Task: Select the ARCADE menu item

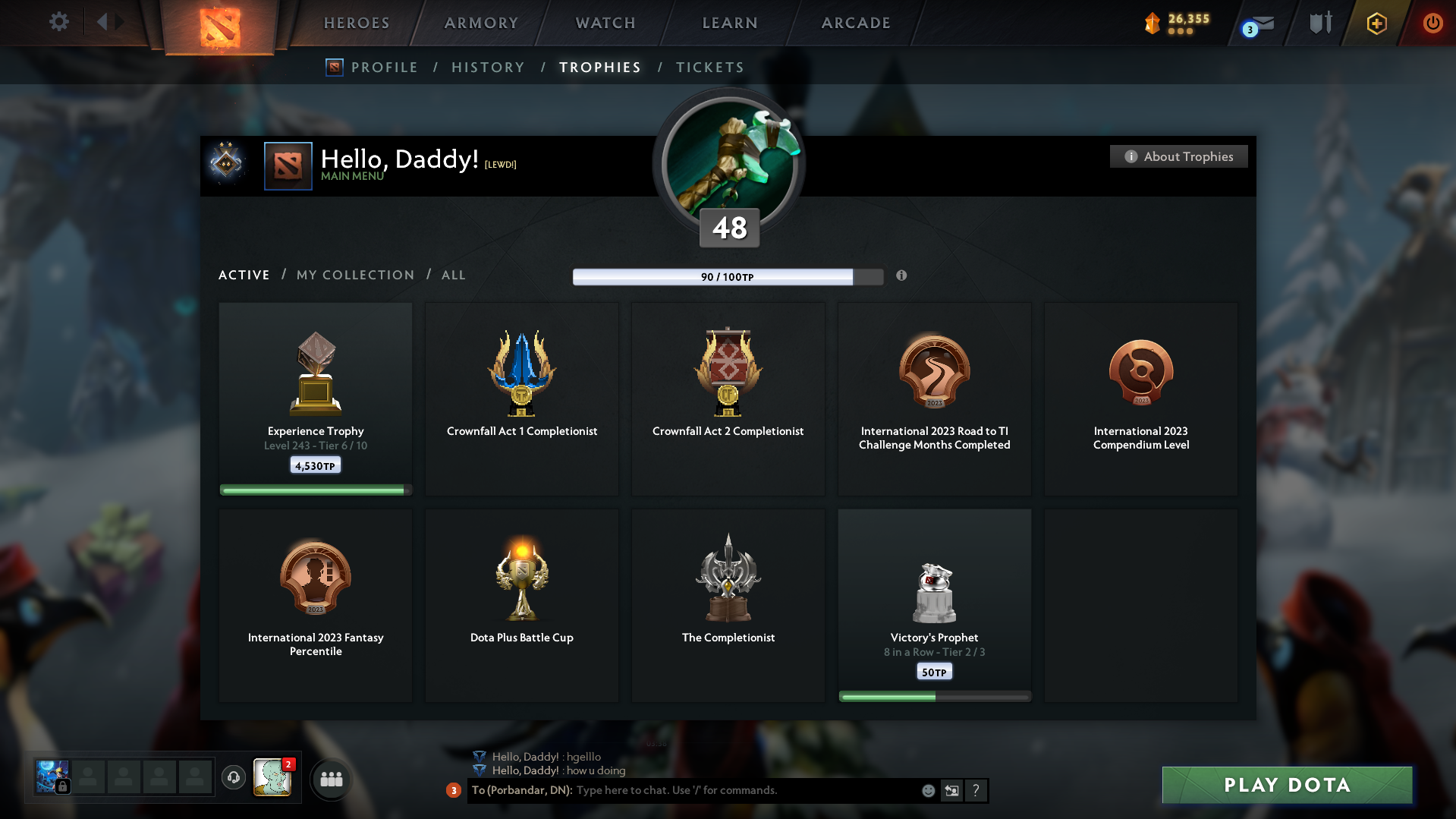Action: 856,23
